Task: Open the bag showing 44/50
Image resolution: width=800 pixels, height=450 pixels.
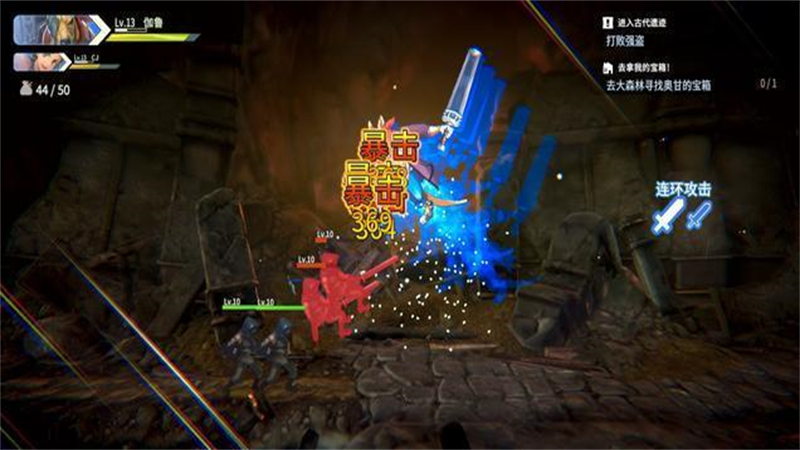Action: point(27,89)
